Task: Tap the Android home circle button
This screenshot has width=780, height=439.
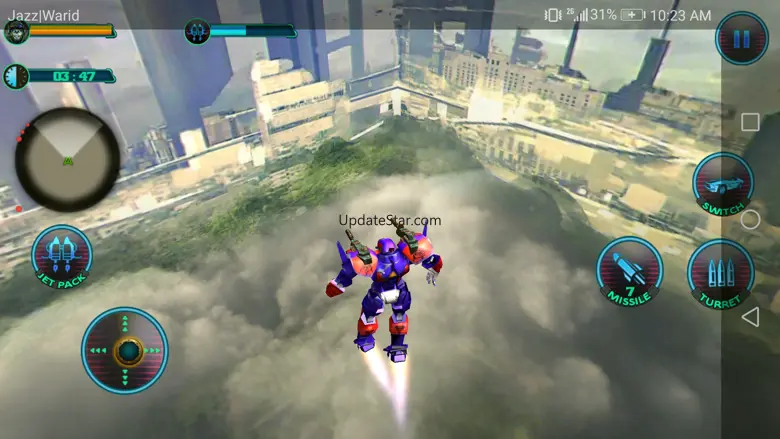Action: pyautogui.click(x=750, y=219)
